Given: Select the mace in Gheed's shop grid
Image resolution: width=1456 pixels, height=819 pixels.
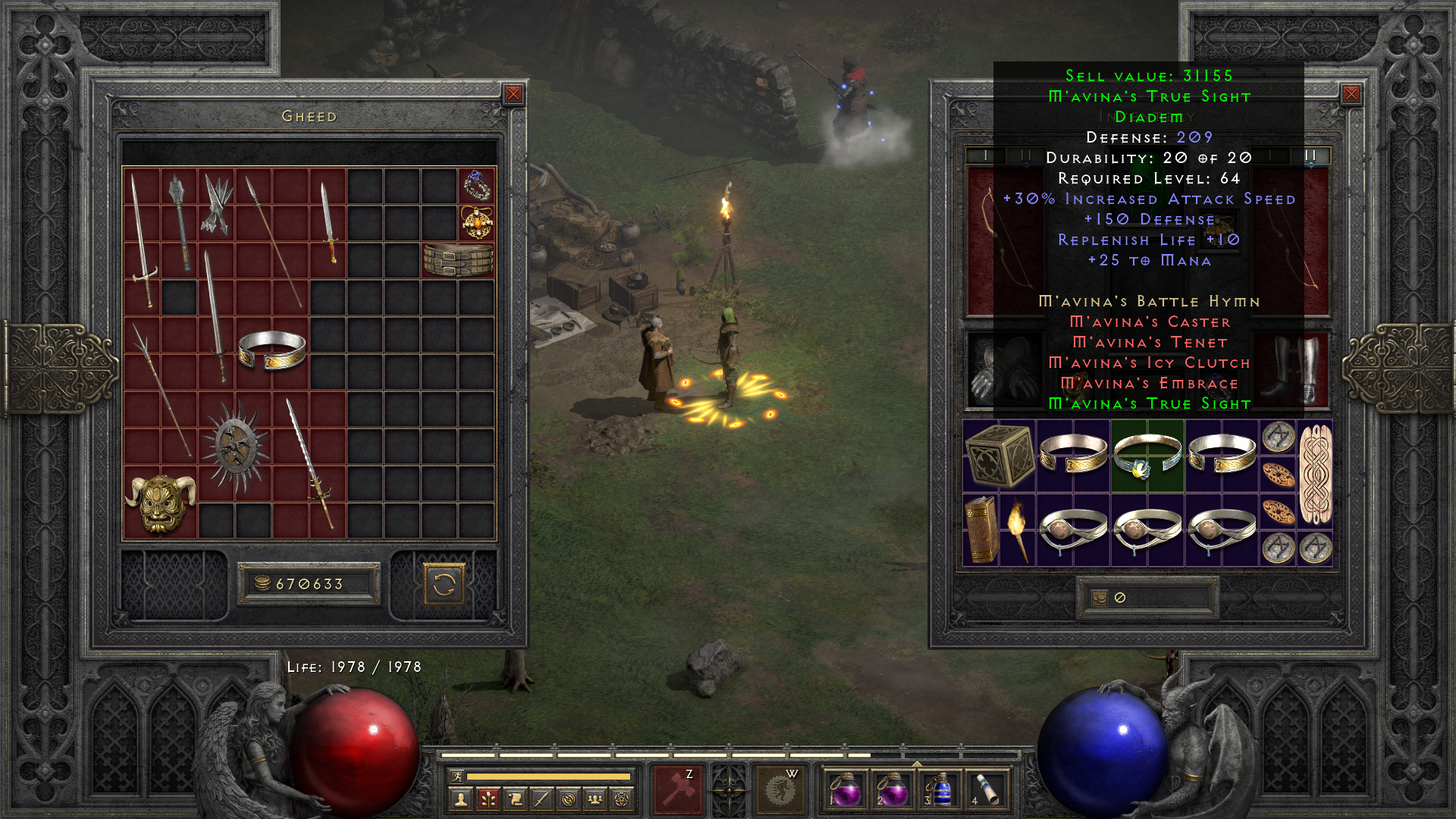Looking at the screenshot, I should (x=180, y=223).
